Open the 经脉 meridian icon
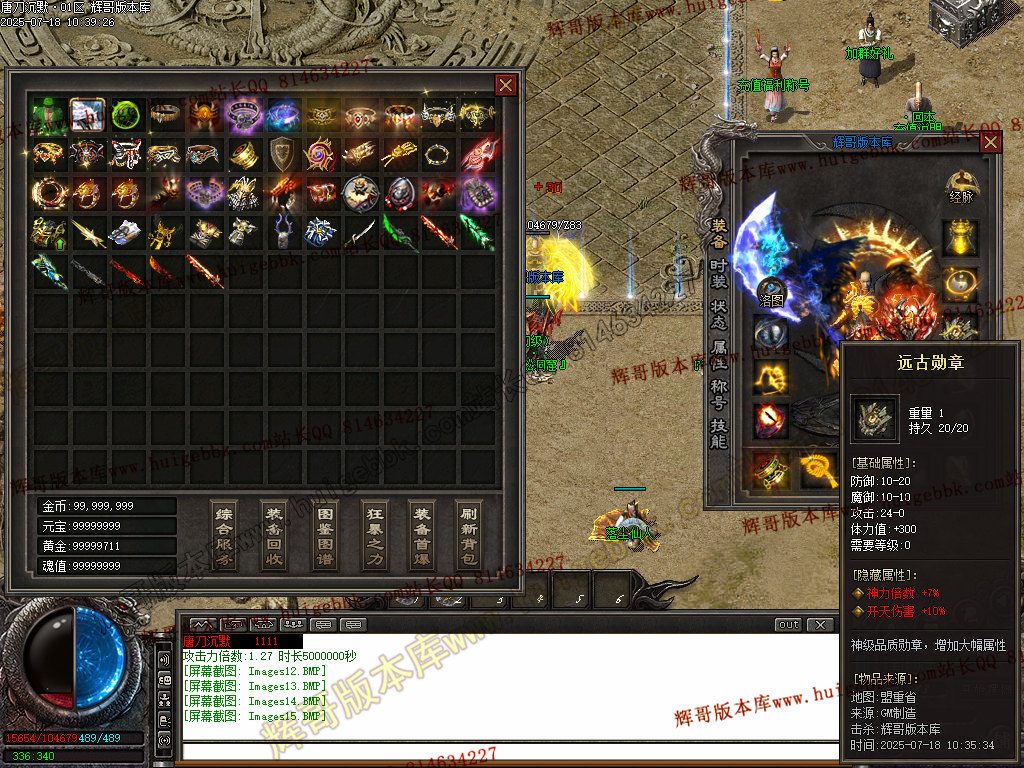Viewport: 1024px width, 768px height. click(961, 187)
